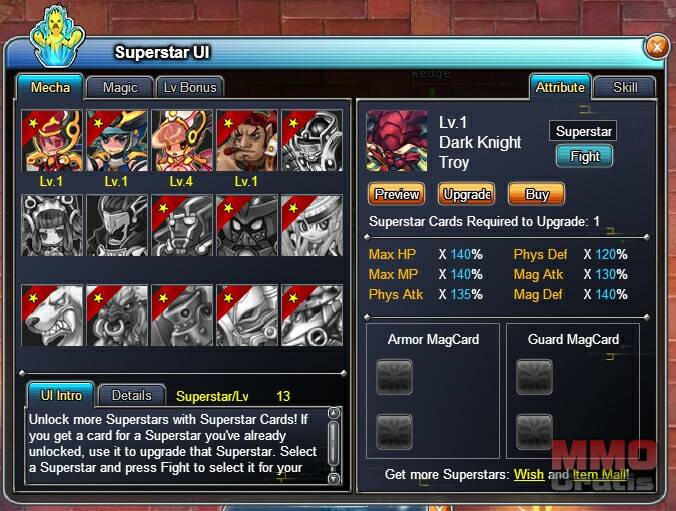
Task: Buy the selected superstar
Action: 536,194
